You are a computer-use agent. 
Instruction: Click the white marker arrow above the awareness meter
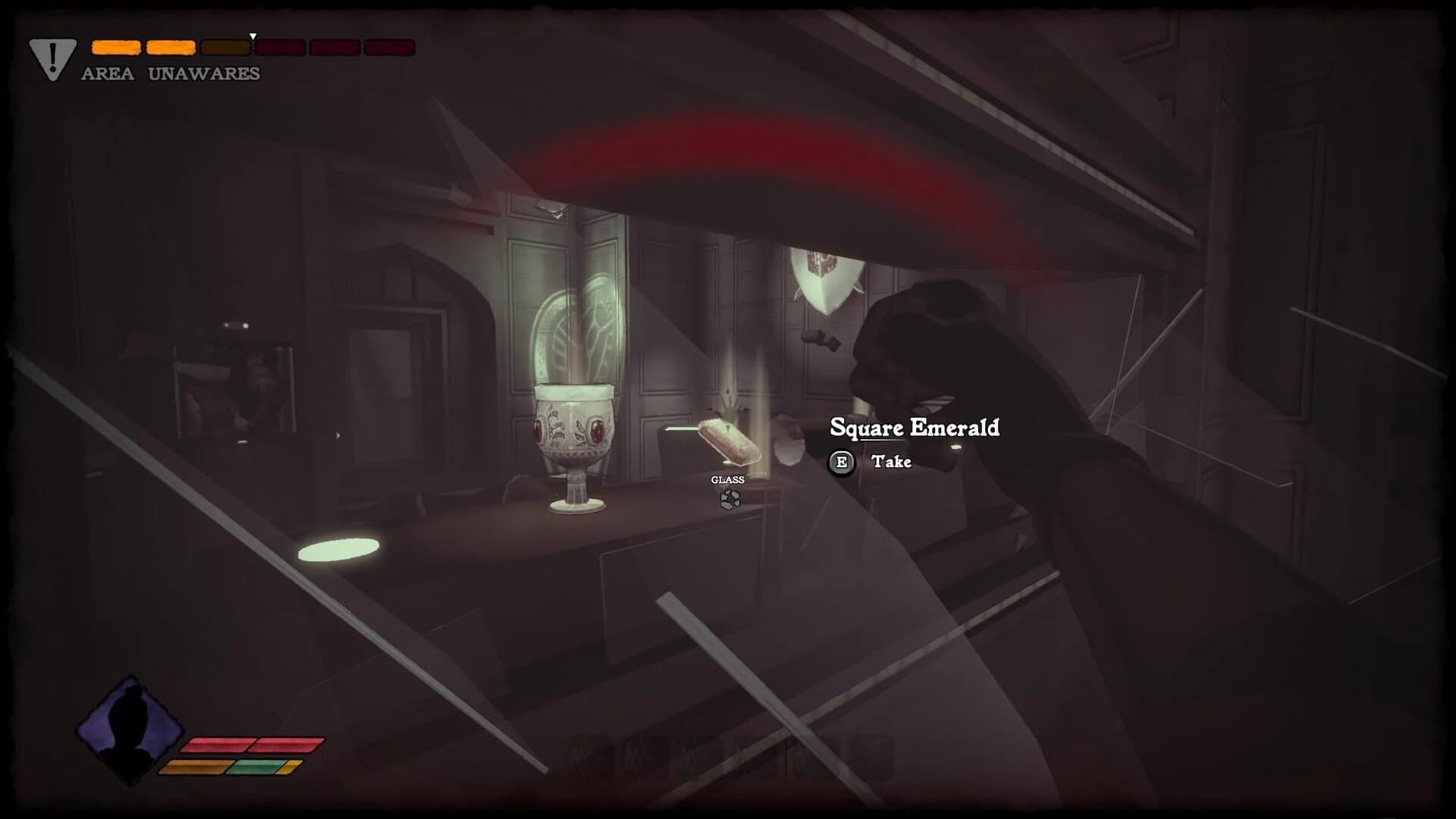(252, 35)
